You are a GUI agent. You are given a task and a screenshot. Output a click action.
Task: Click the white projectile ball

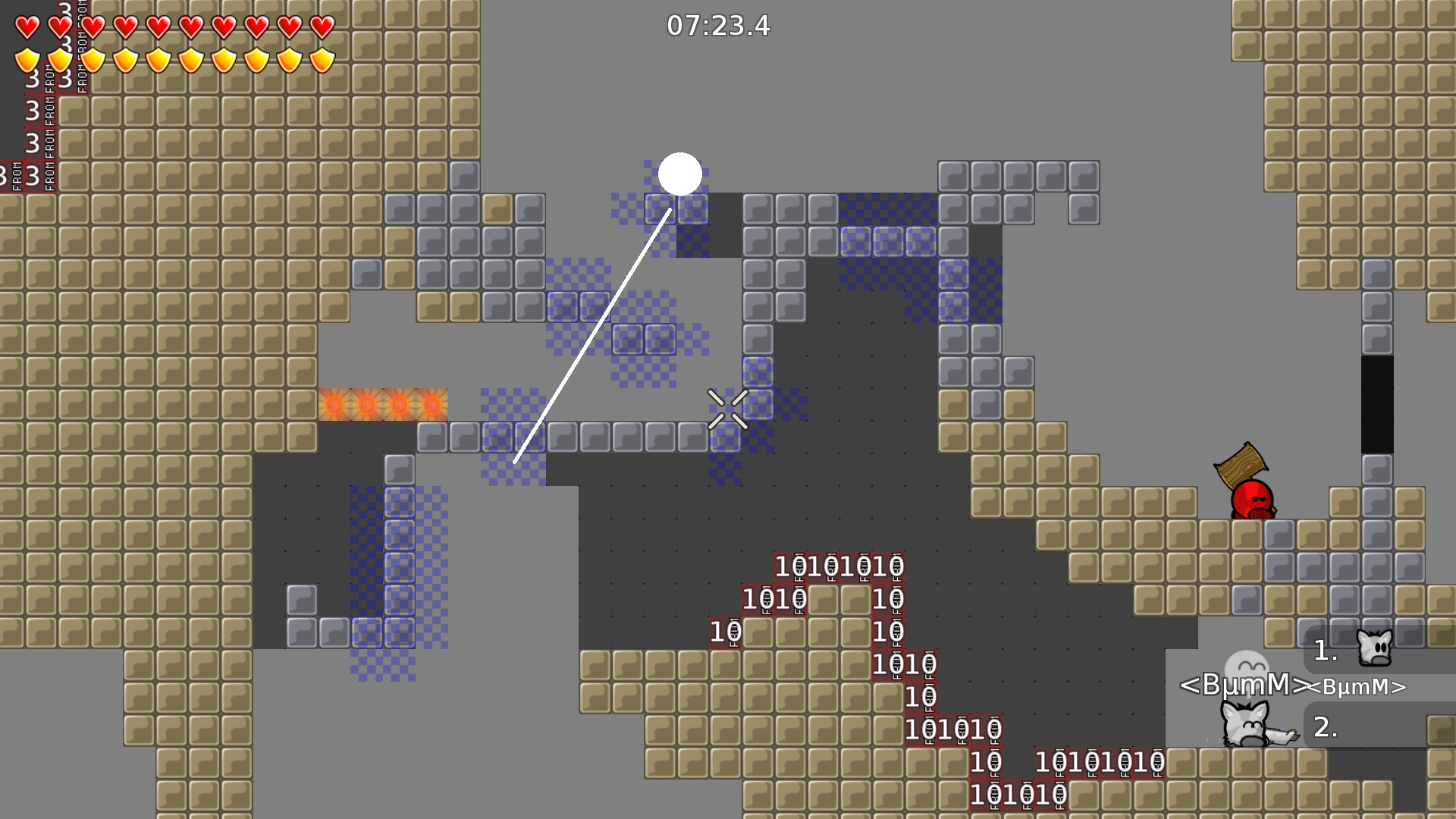(682, 175)
